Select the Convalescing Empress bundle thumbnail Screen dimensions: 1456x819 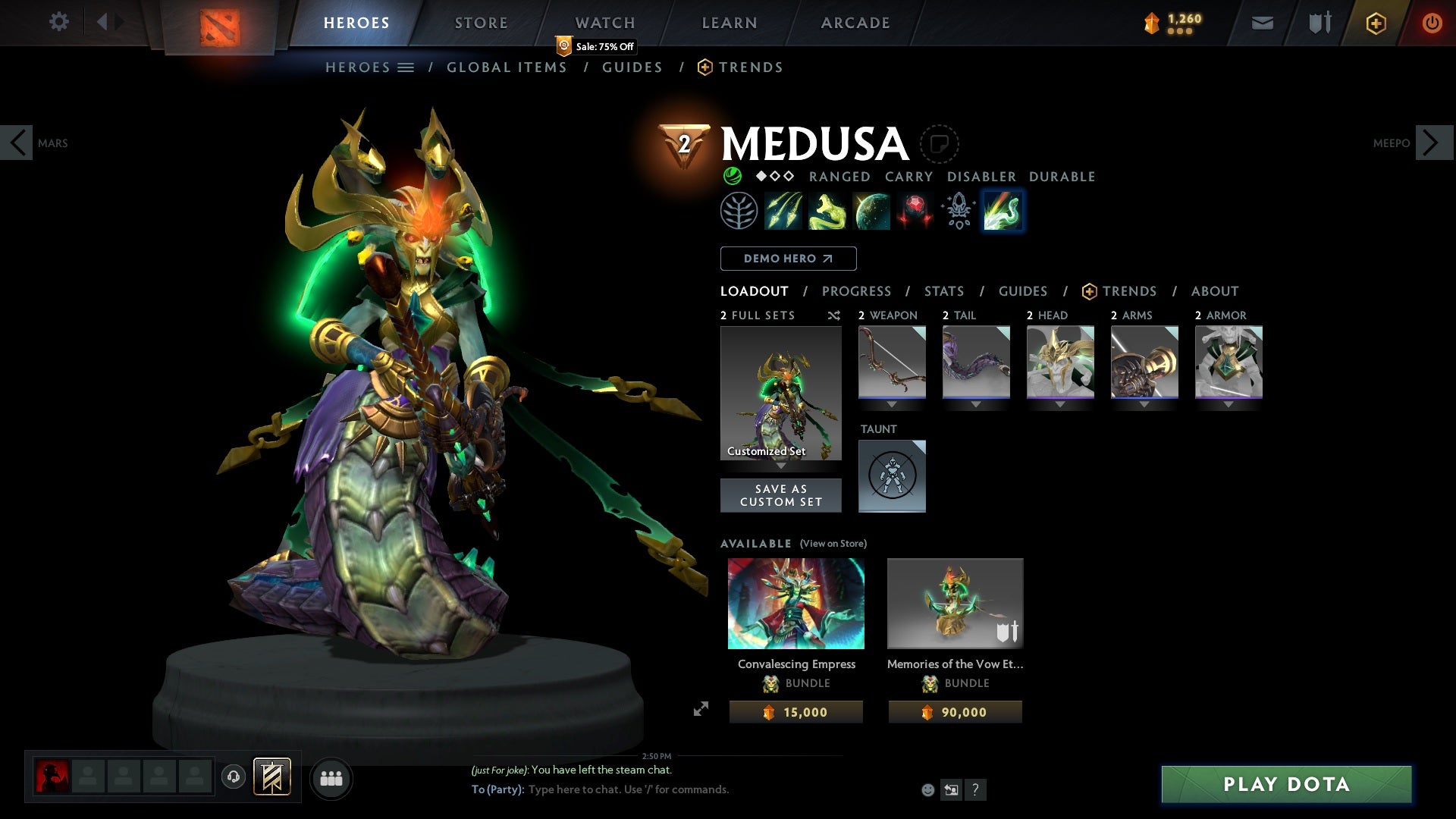click(x=795, y=603)
